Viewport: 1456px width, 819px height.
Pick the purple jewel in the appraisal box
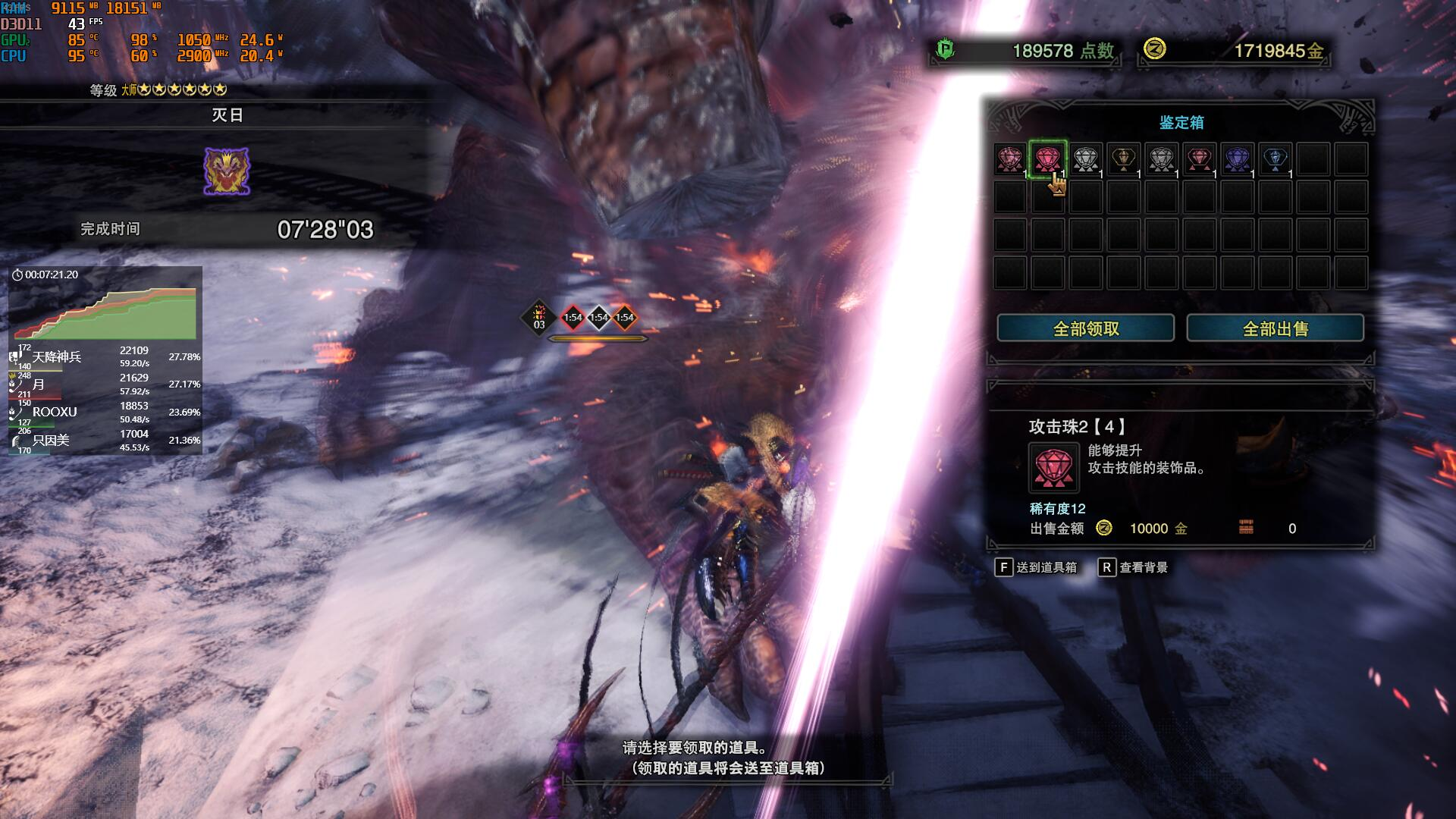pos(1237,159)
